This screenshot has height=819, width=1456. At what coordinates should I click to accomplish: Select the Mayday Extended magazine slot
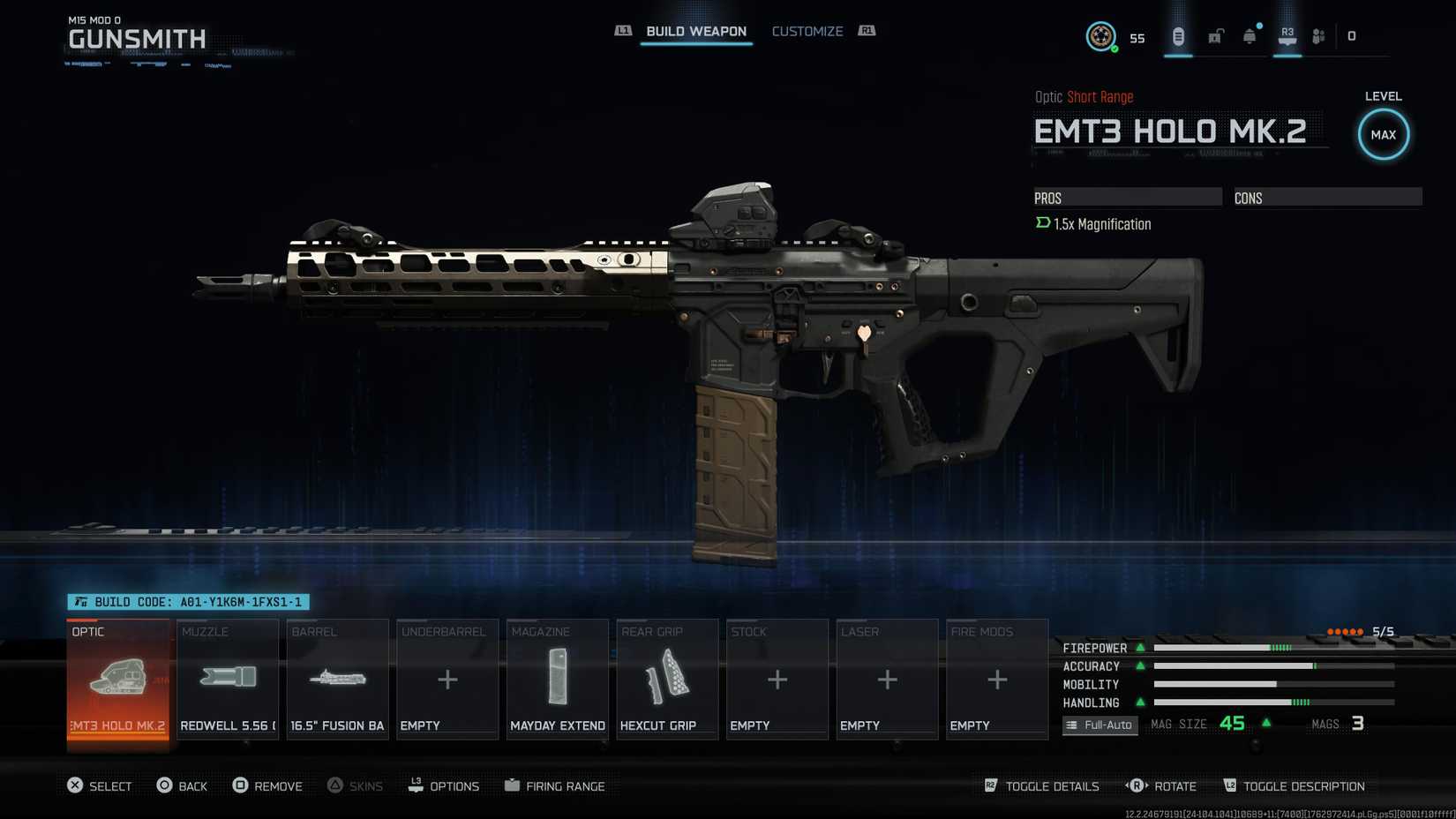[x=558, y=680]
